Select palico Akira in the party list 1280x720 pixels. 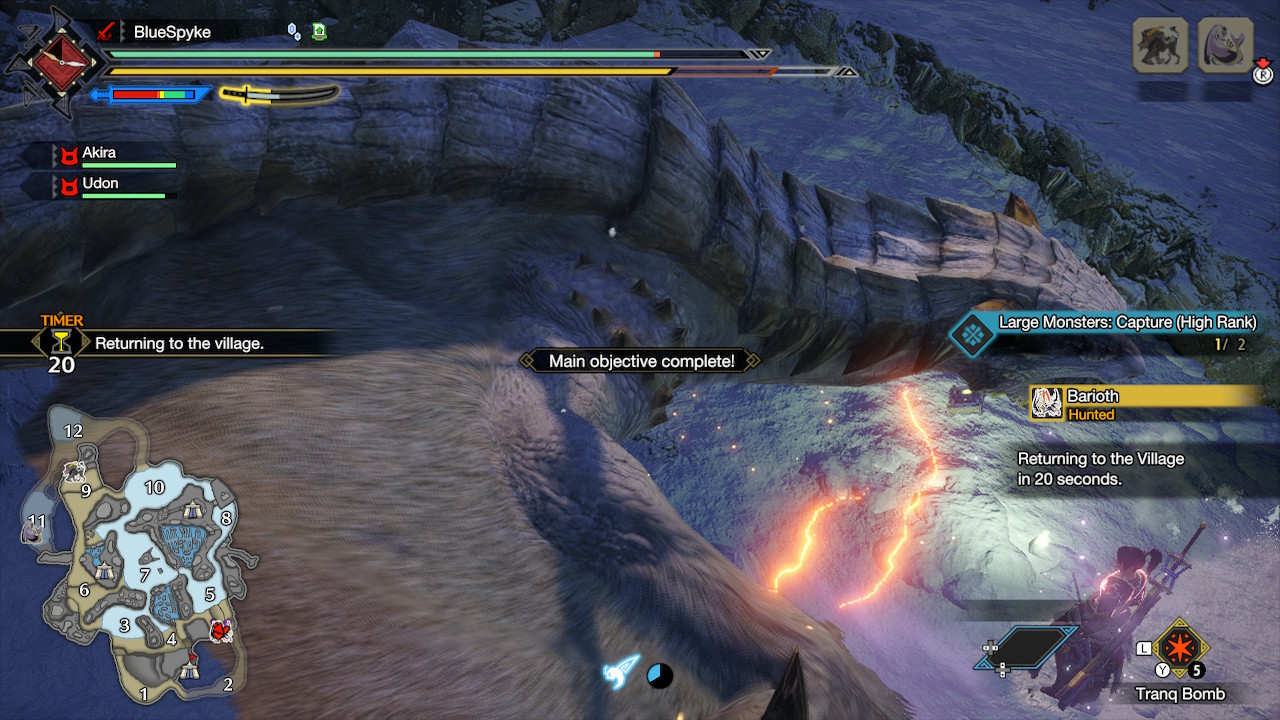pos(99,153)
